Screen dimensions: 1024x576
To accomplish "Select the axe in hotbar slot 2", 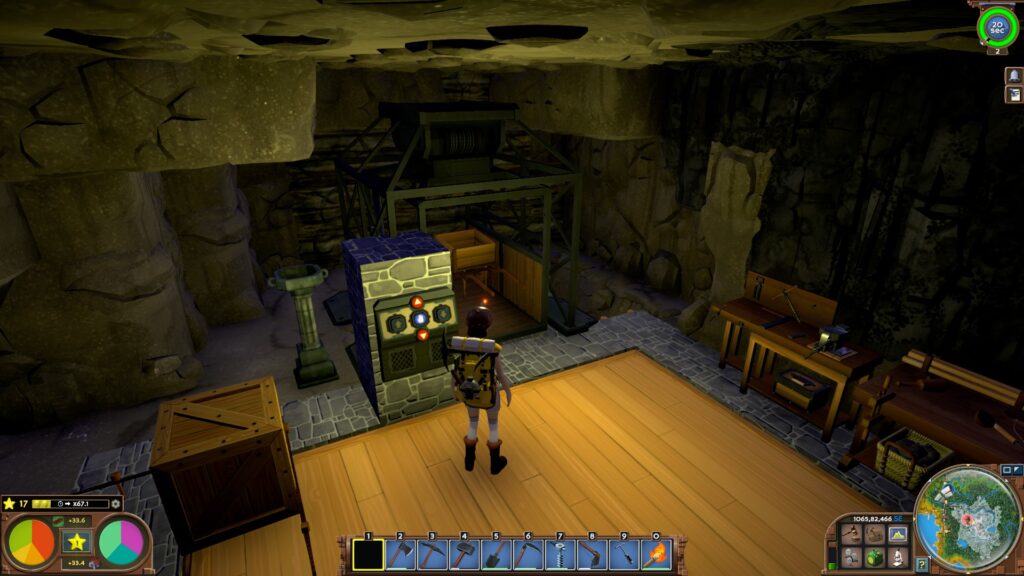I will coord(400,554).
